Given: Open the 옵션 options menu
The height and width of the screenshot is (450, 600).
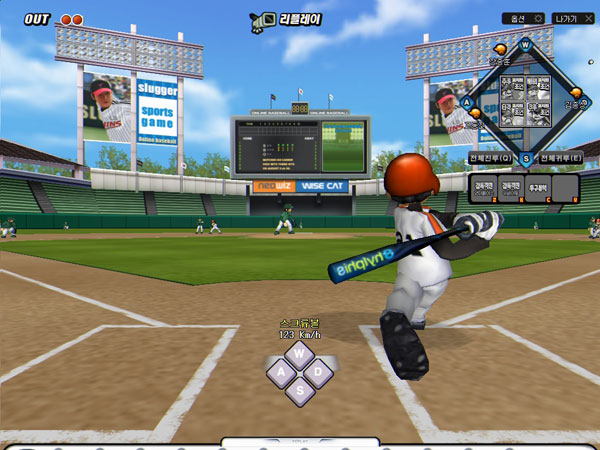Looking at the screenshot, I should [523, 18].
